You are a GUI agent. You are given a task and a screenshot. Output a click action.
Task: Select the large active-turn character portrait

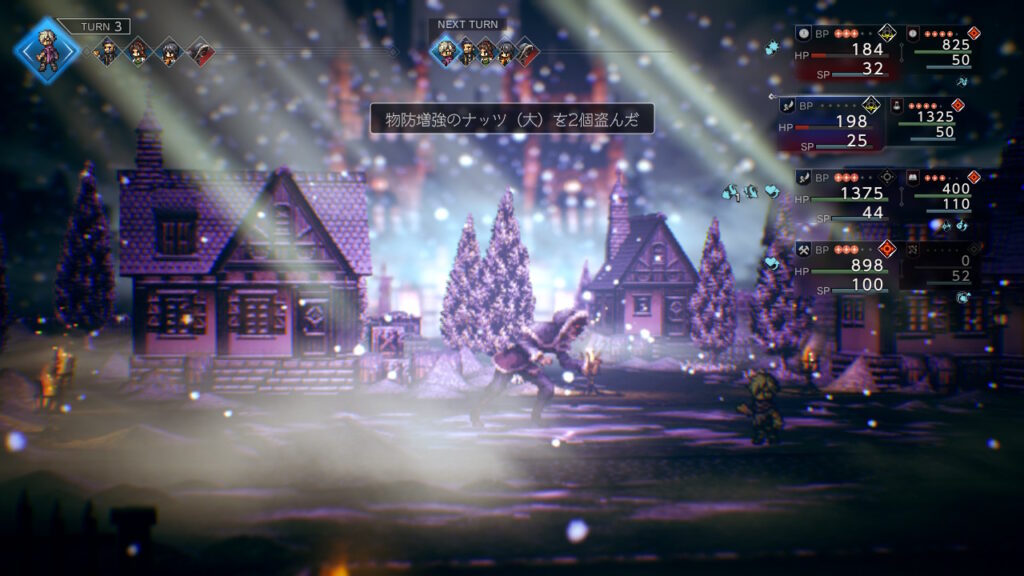pyautogui.click(x=46, y=50)
